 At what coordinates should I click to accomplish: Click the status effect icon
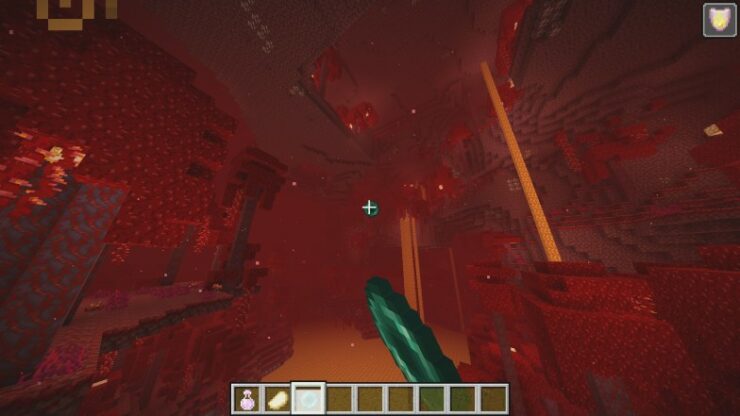(x=719, y=20)
